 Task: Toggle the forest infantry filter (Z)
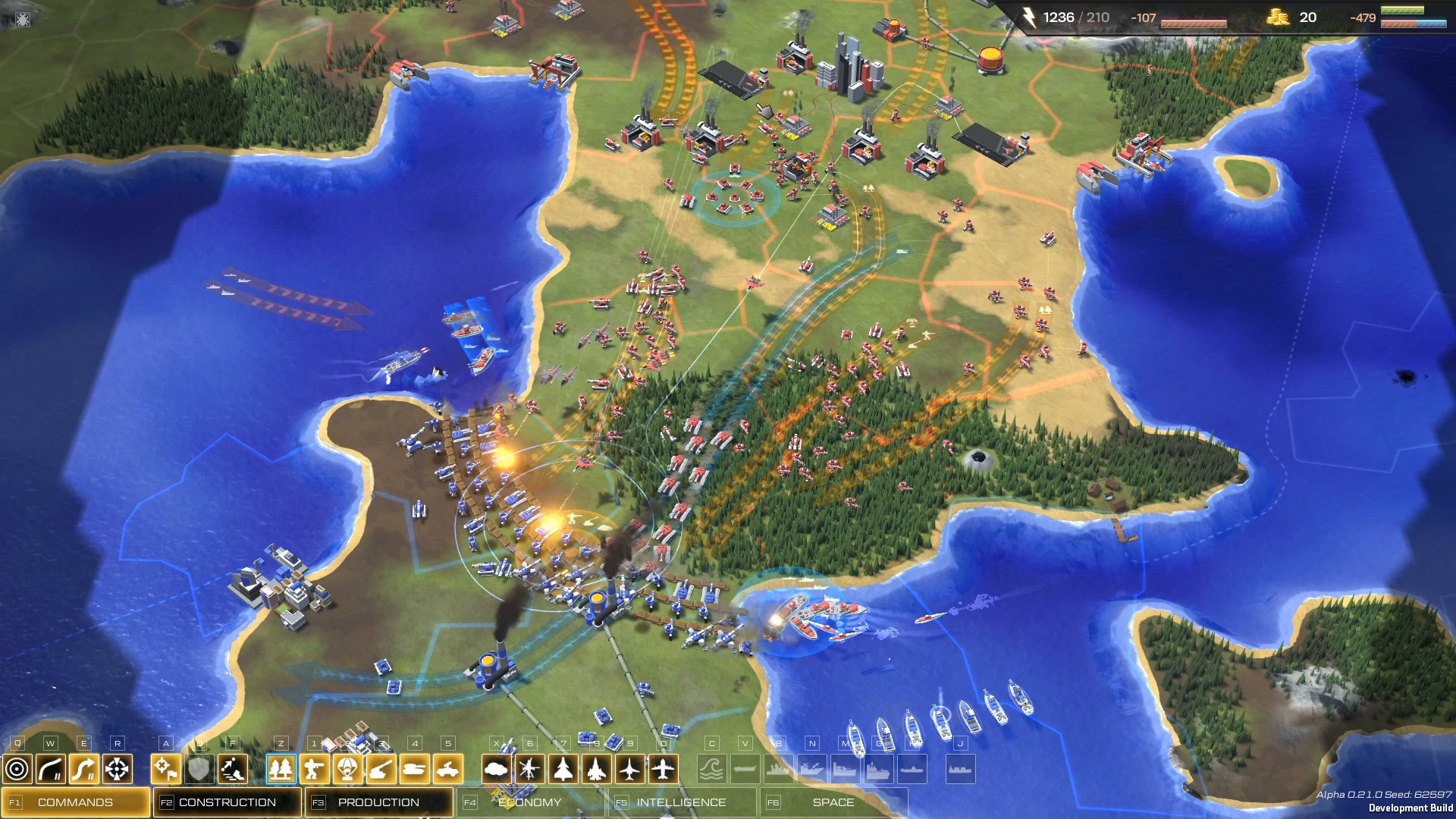click(x=282, y=769)
